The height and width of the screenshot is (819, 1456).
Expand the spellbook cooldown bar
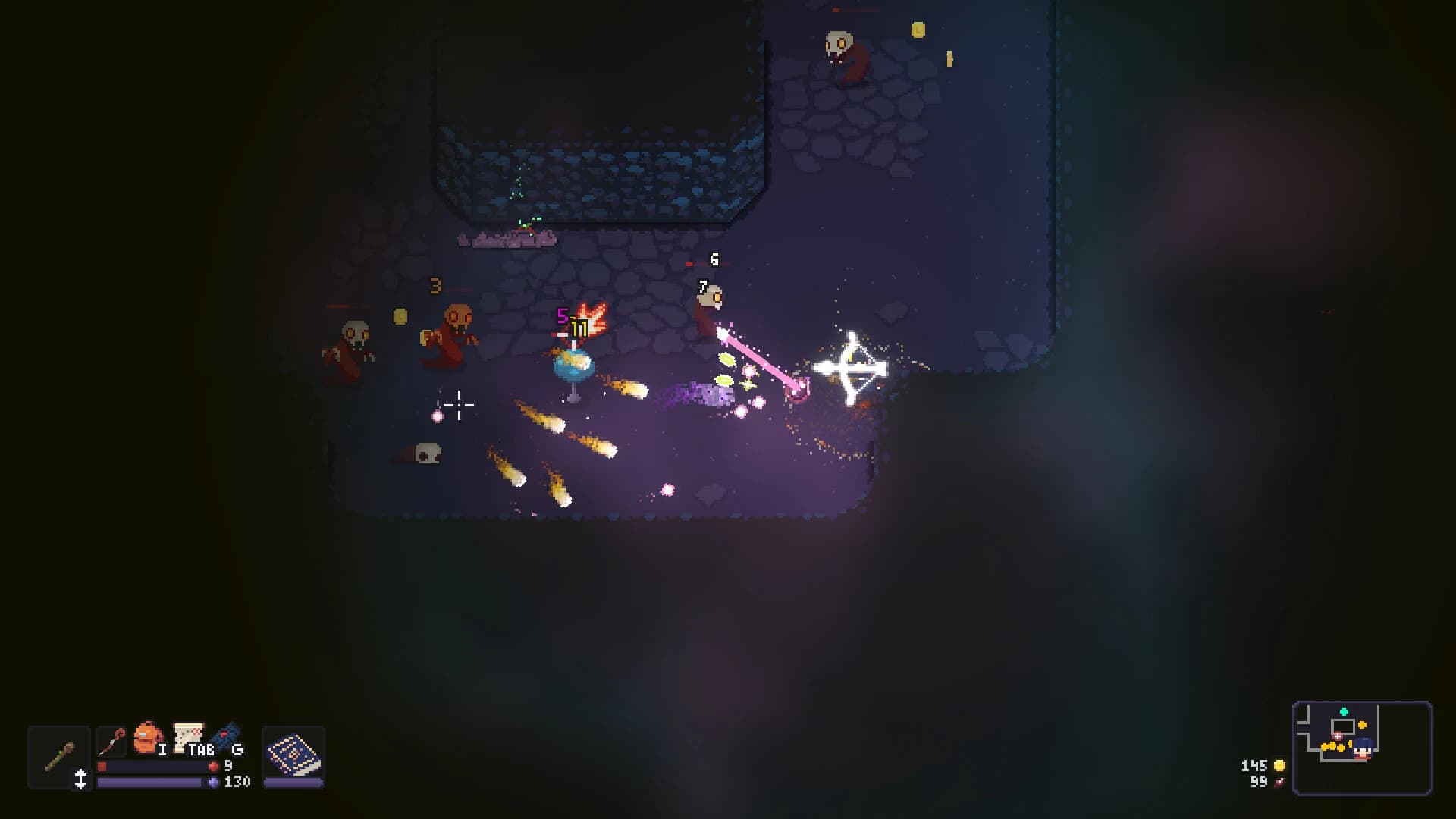(295, 782)
